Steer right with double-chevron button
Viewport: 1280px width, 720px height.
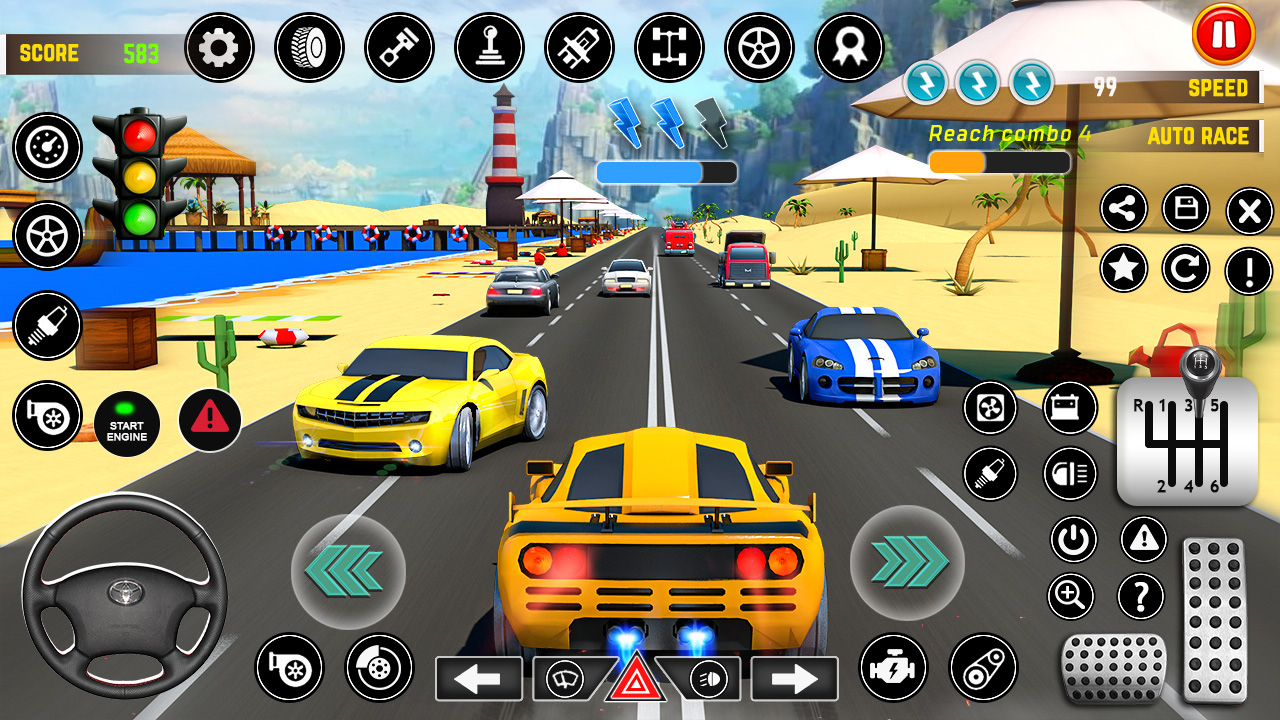tap(907, 563)
